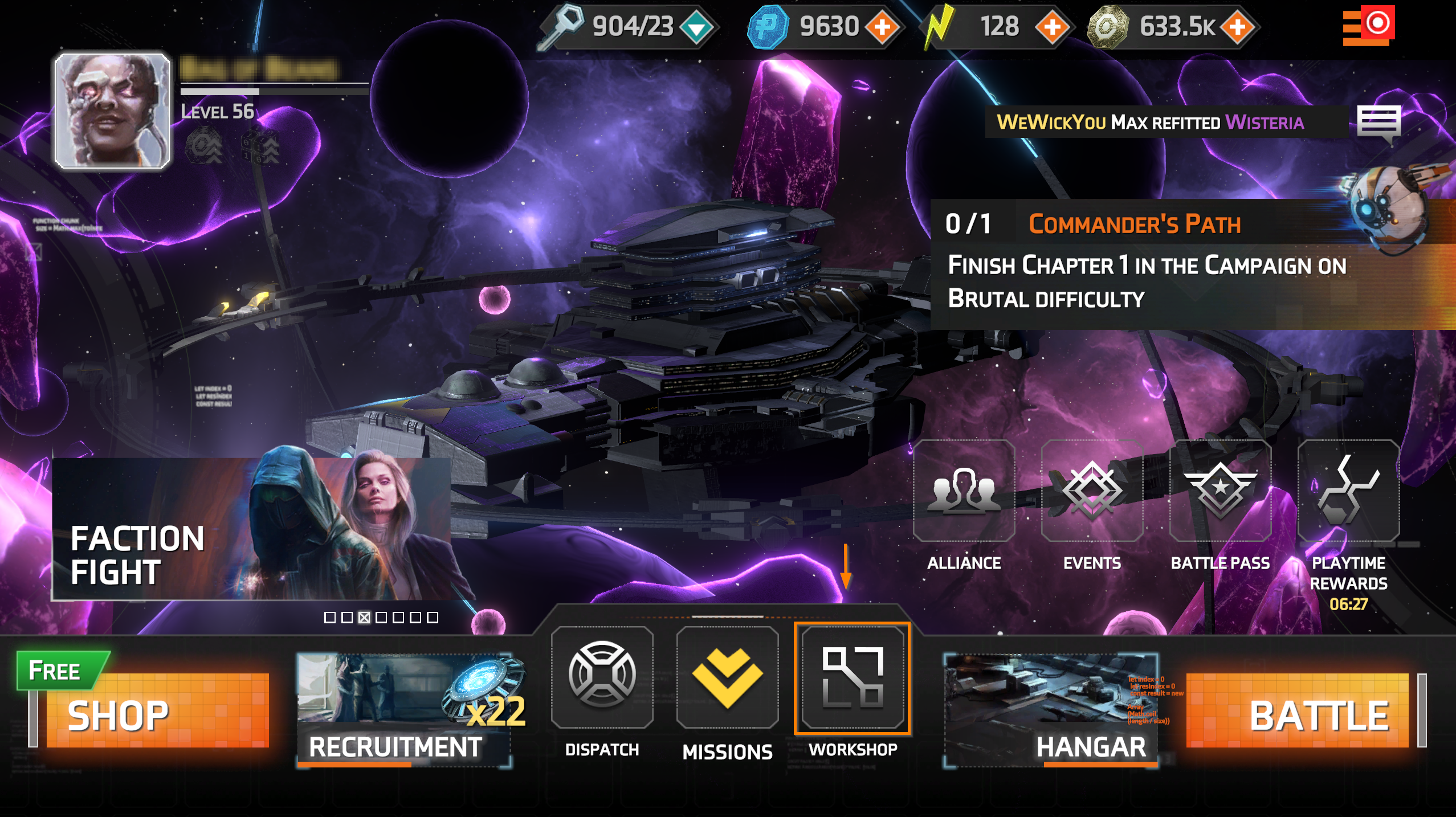Expand the keys resource dropdown
Image resolution: width=1456 pixels, height=817 pixels.
(x=697, y=27)
